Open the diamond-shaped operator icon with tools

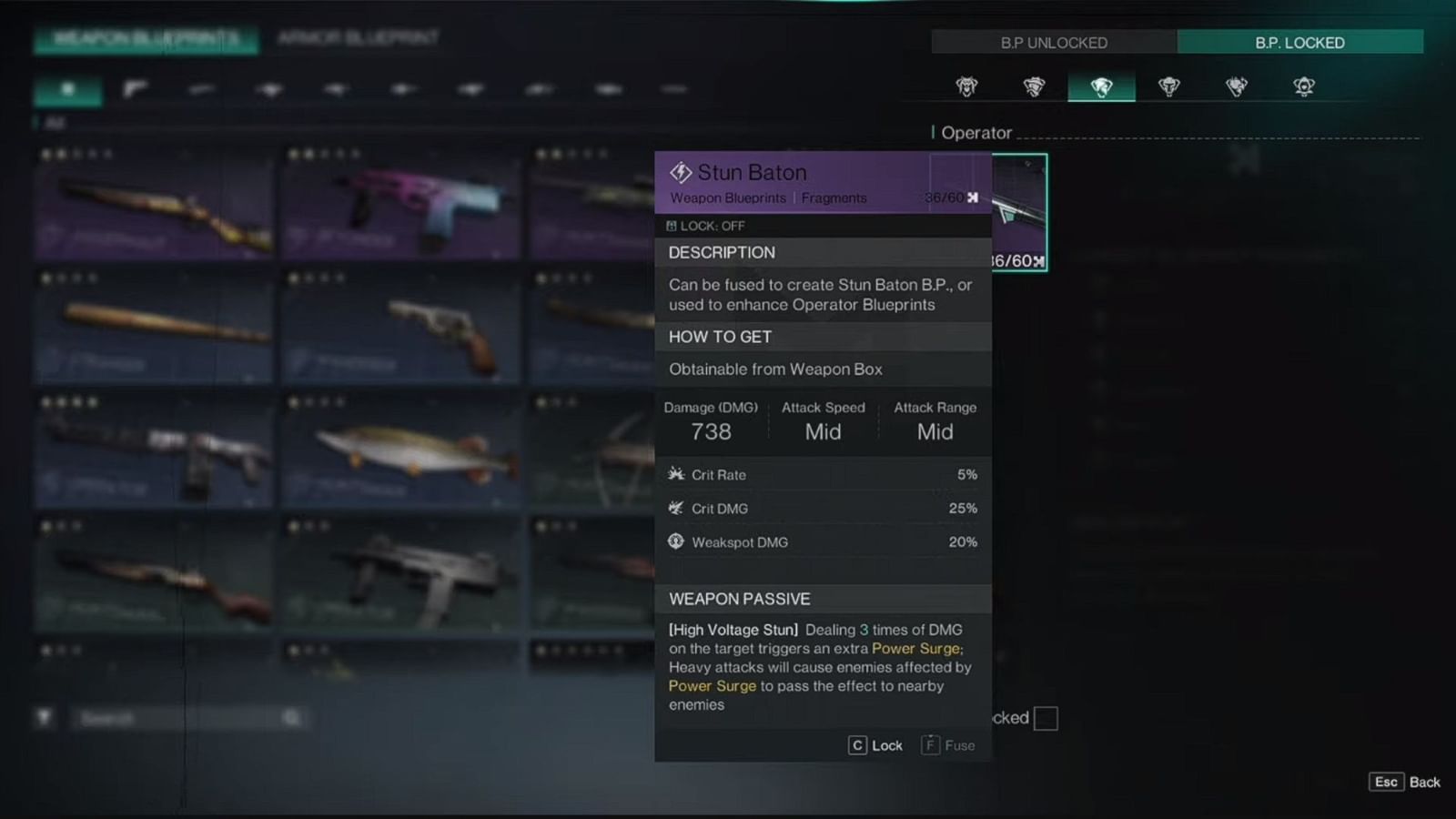[x=1236, y=87]
